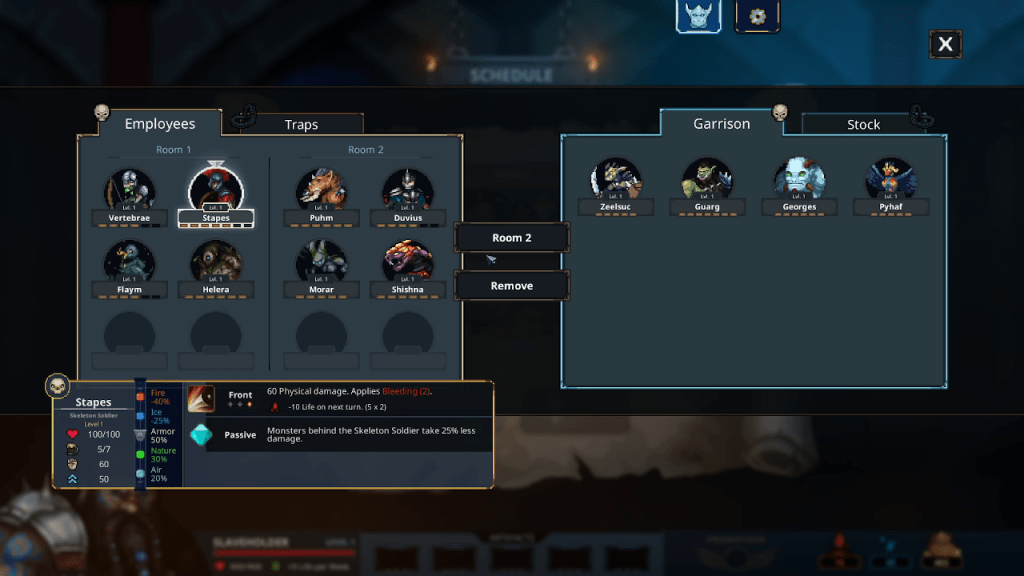The image size is (1024, 576).
Task: Switch to the Traps tab
Action: (x=301, y=125)
